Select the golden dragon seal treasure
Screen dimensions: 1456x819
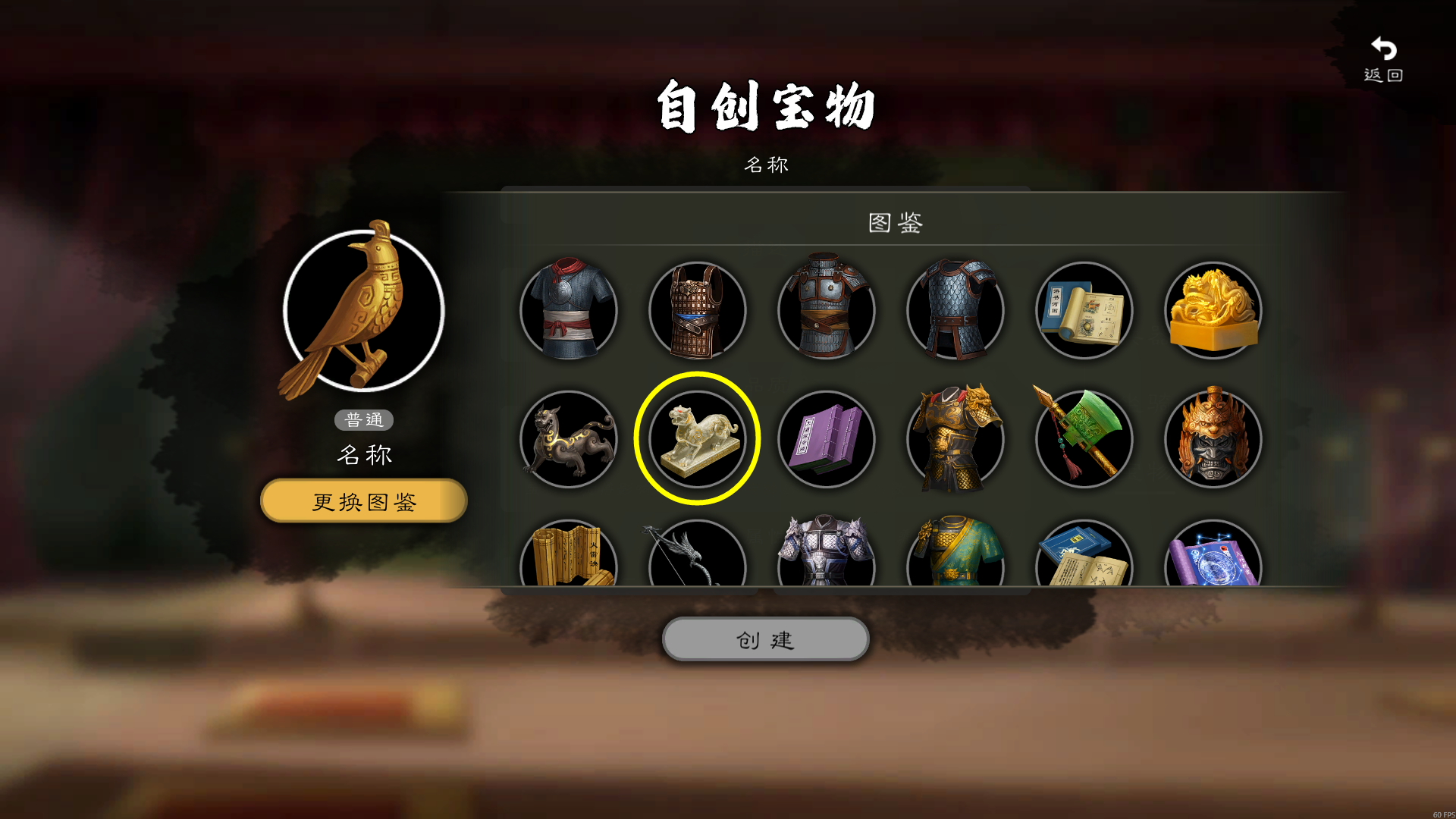pos(1212,309)
